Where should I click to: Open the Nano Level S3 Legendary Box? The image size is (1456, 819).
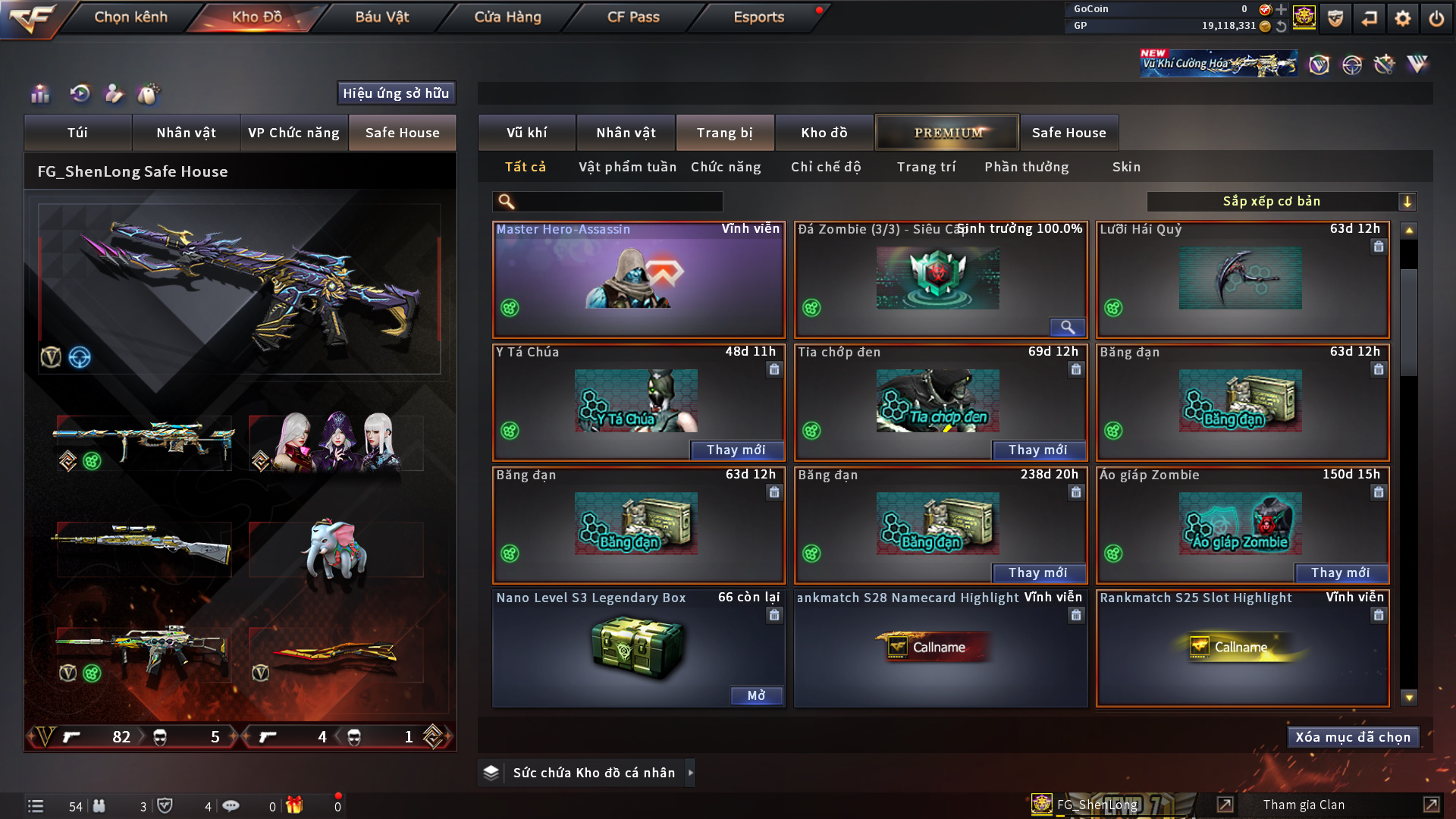tap(756, 695)
